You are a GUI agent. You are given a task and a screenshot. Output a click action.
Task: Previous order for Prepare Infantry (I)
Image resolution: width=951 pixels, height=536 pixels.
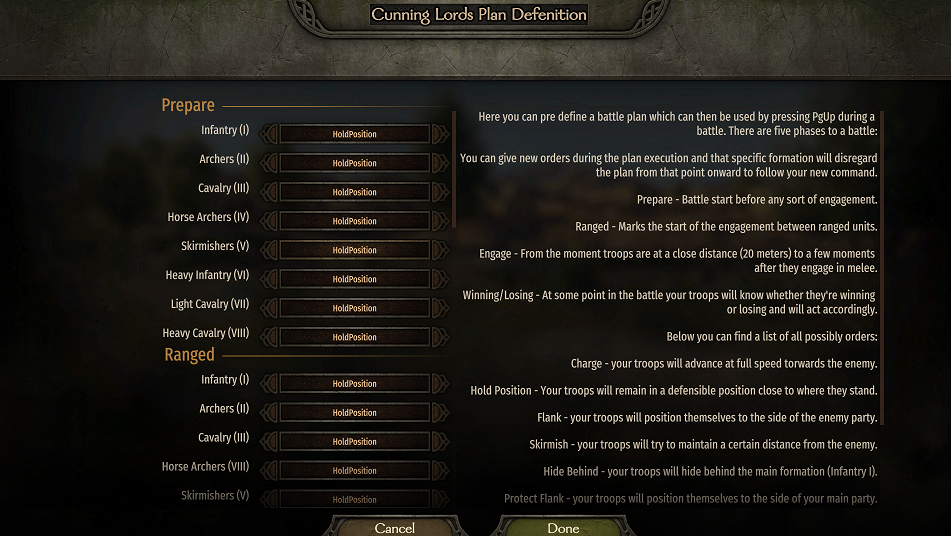click(x=269, y=134)
